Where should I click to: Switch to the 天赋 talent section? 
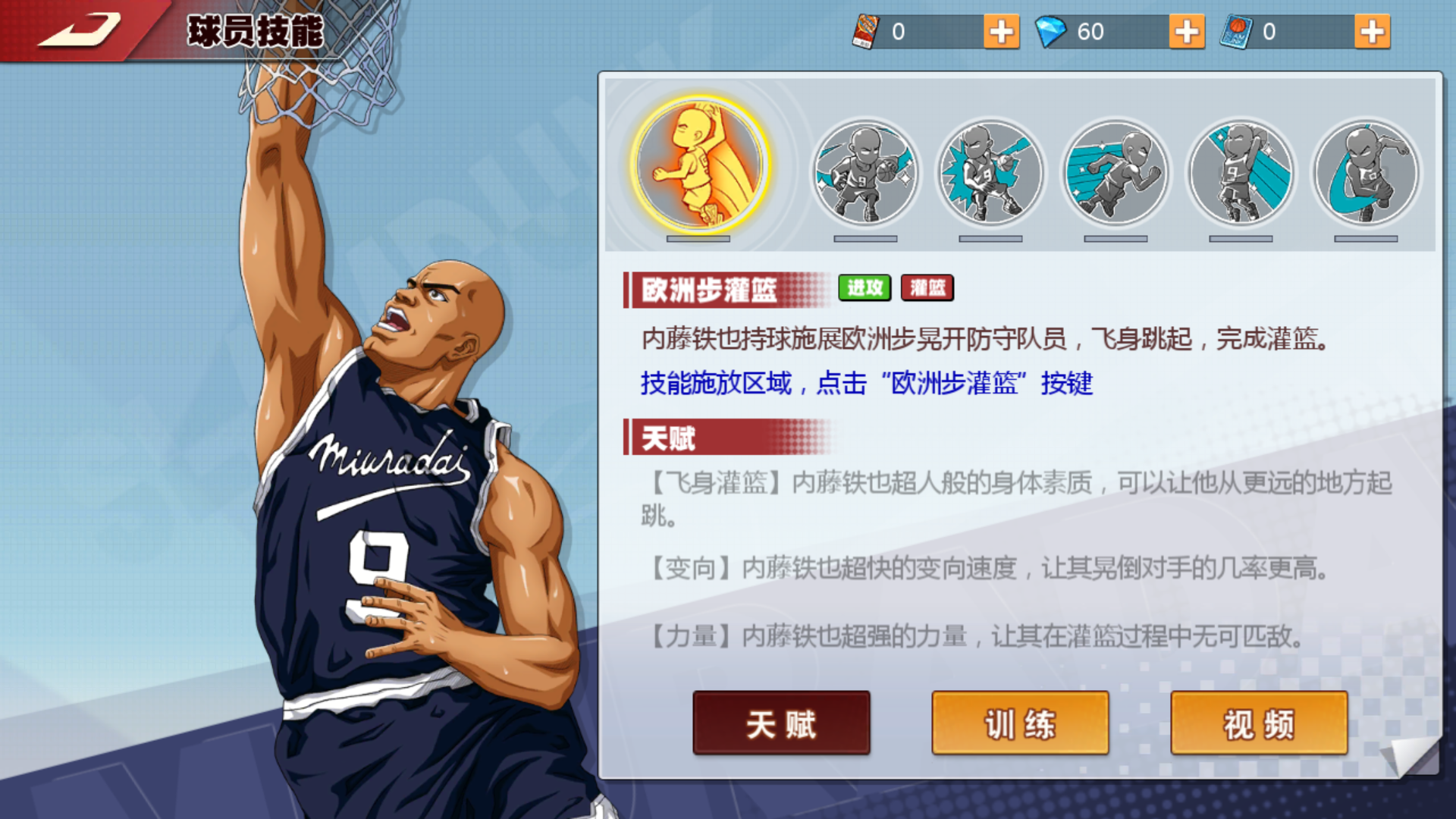click(x=781, y=723)
